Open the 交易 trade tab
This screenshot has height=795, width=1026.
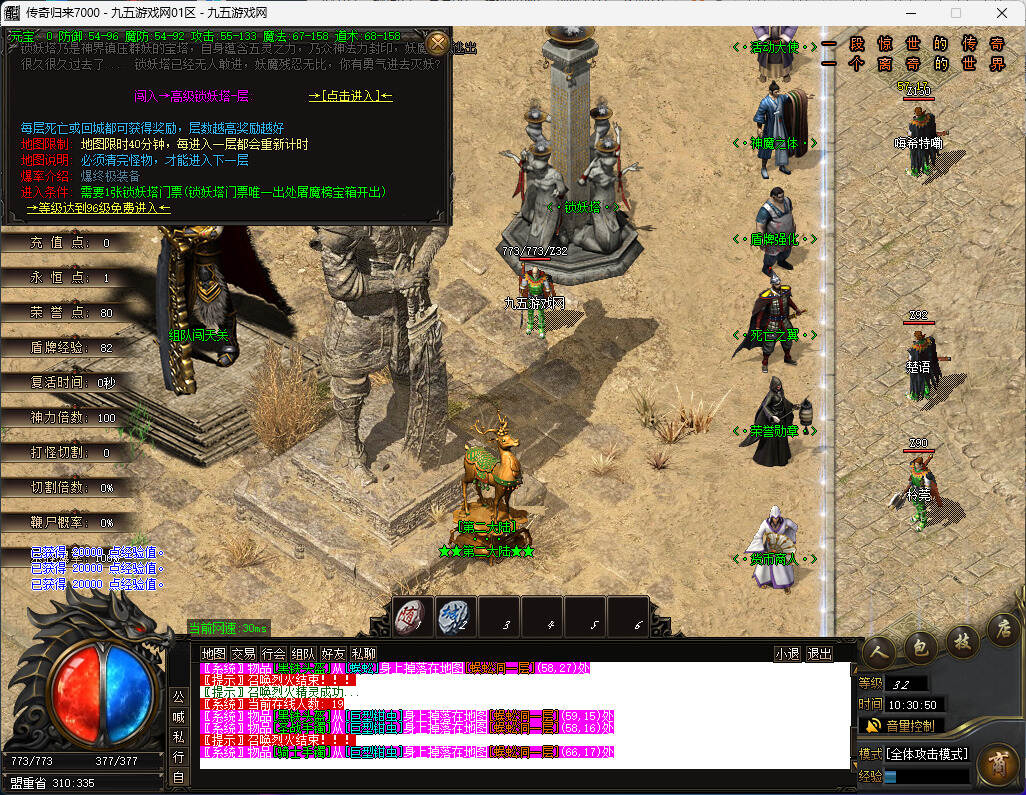[243, 653]
